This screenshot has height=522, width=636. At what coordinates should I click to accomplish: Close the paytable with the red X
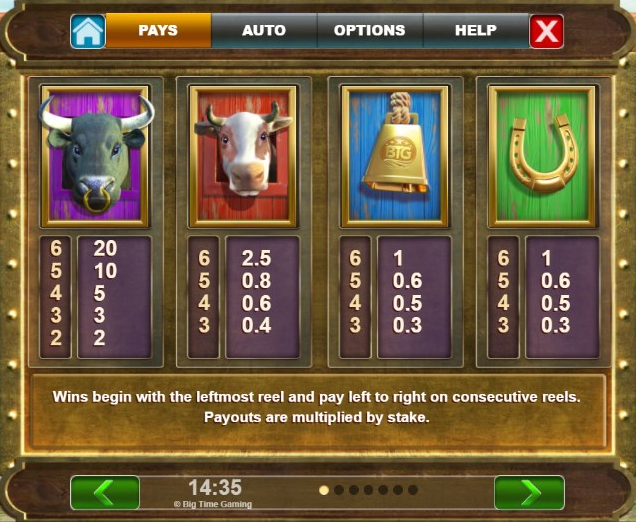(x=546, y=32)
